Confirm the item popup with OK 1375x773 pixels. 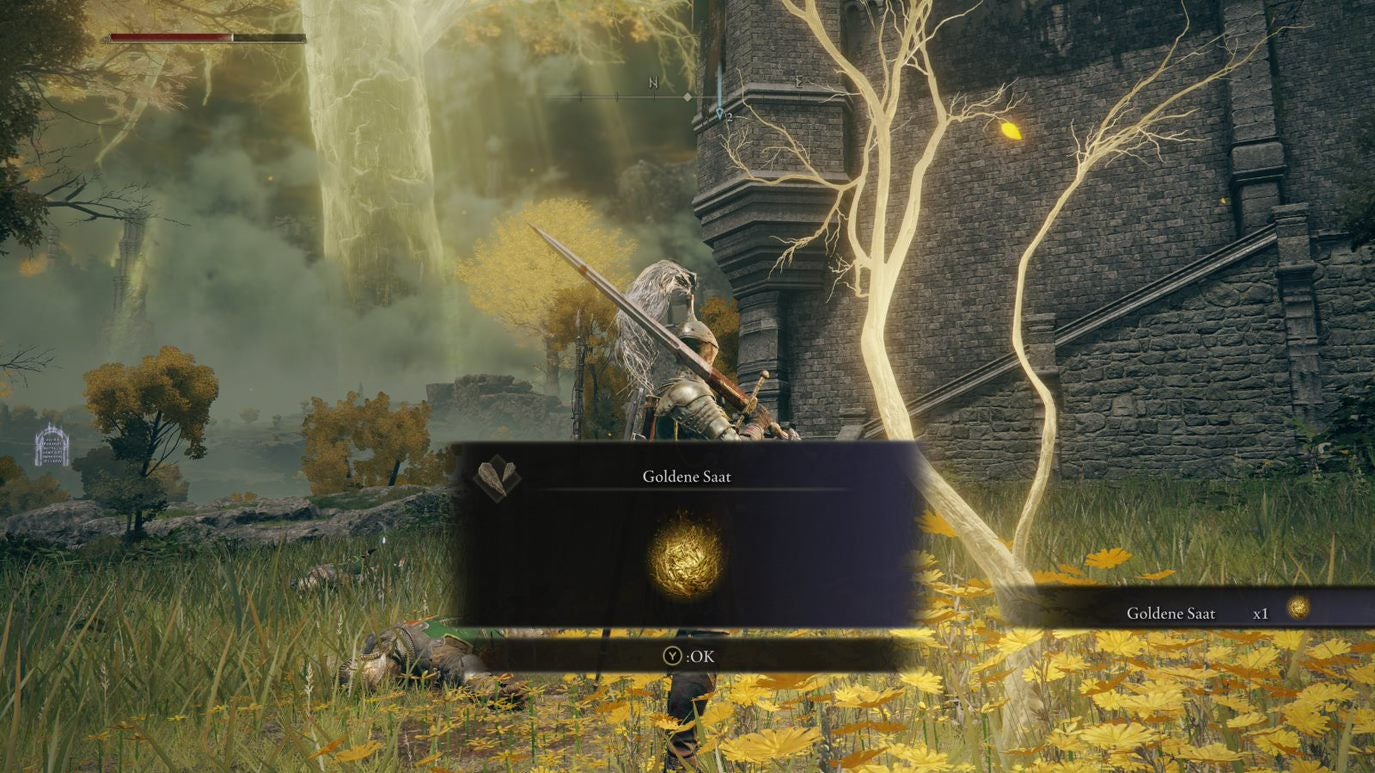(690, 656)
